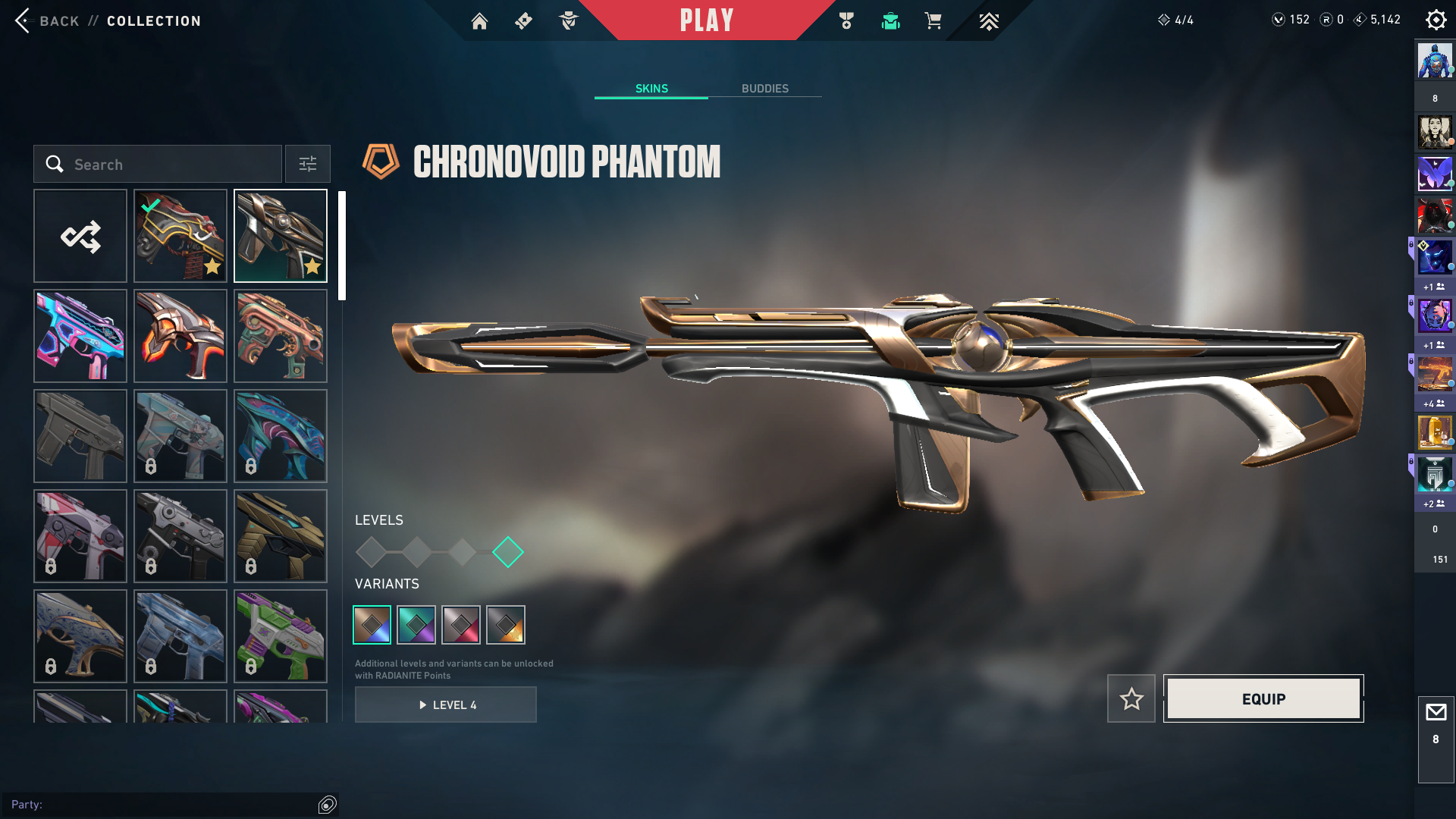The height and width of the screenshot is (819, 1456).
Task: Select the pink and blue neon skin
Action: (80, 336)
